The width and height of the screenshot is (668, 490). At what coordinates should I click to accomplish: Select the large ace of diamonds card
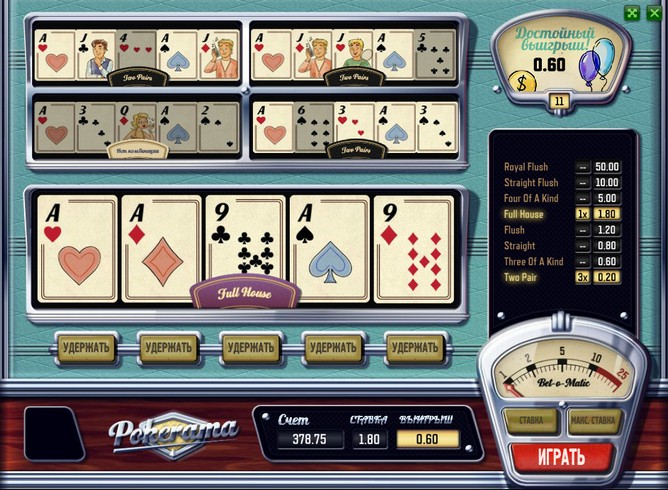click(161, 249)
